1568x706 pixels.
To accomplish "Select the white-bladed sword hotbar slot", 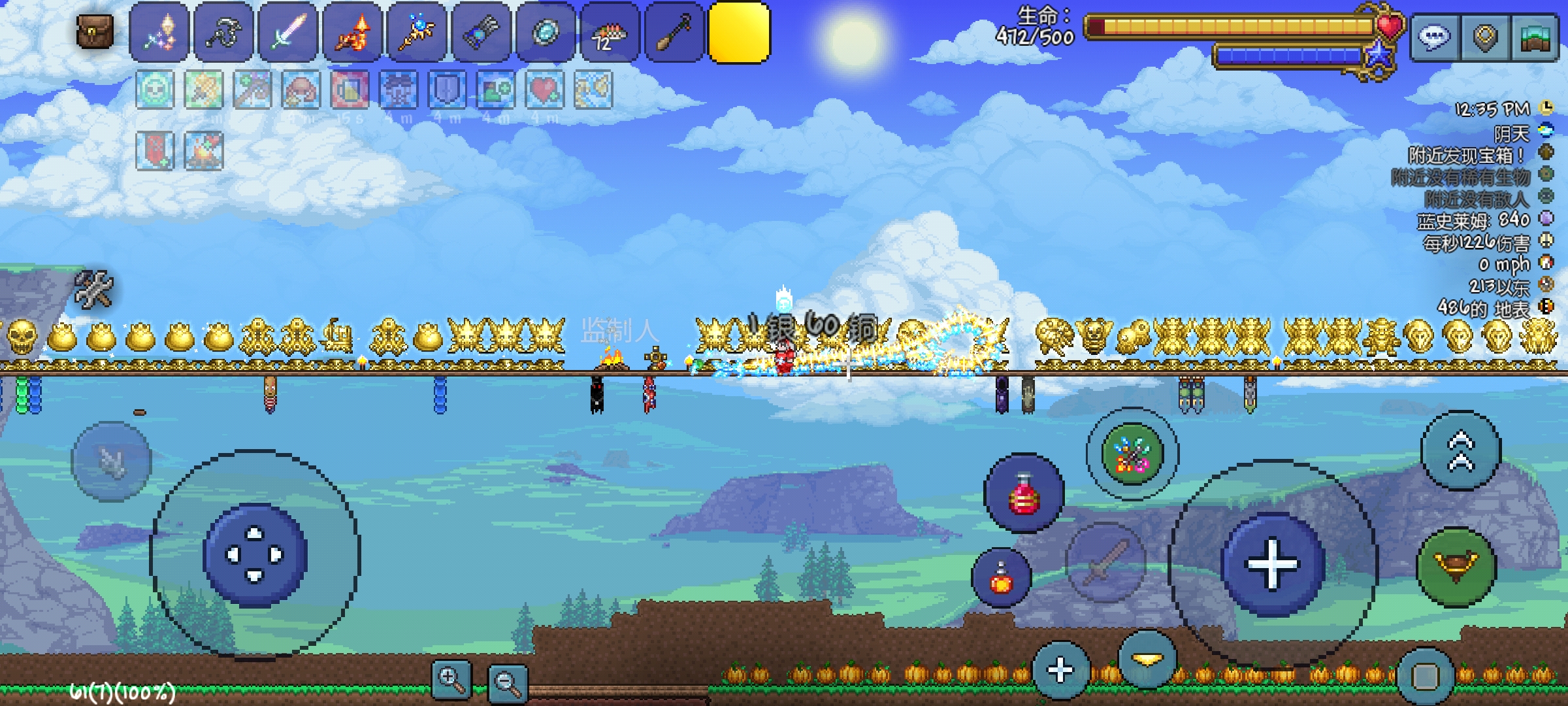I will [x=287, y=32].
